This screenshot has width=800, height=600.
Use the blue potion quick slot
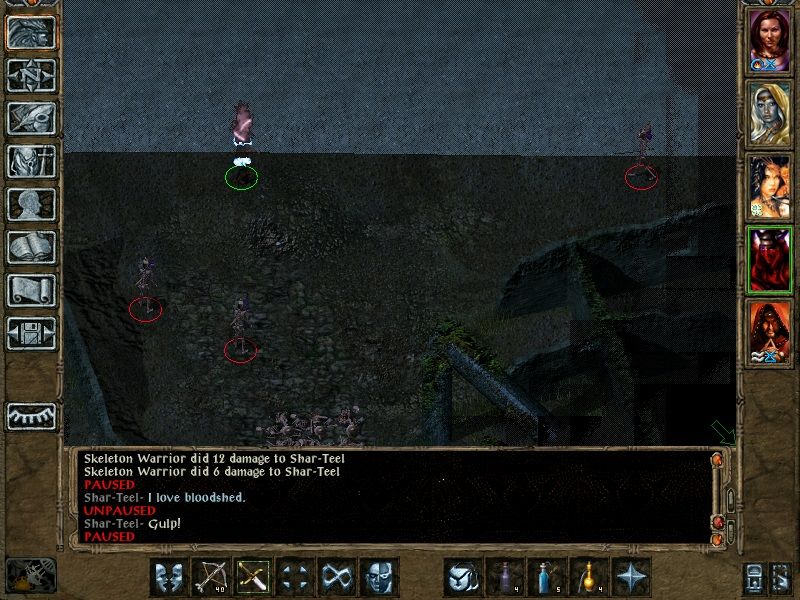tap(547, 577)
